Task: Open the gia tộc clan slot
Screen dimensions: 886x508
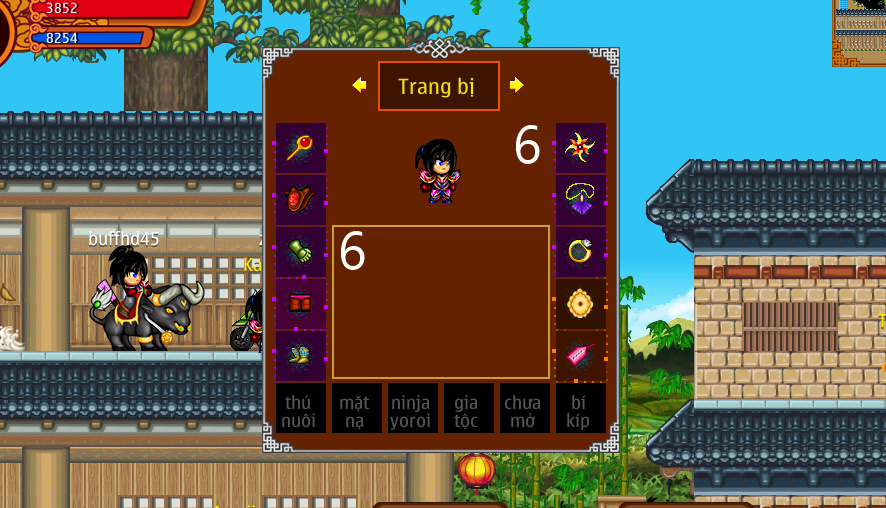Action: pyautogui.click(x=468, y=409)
